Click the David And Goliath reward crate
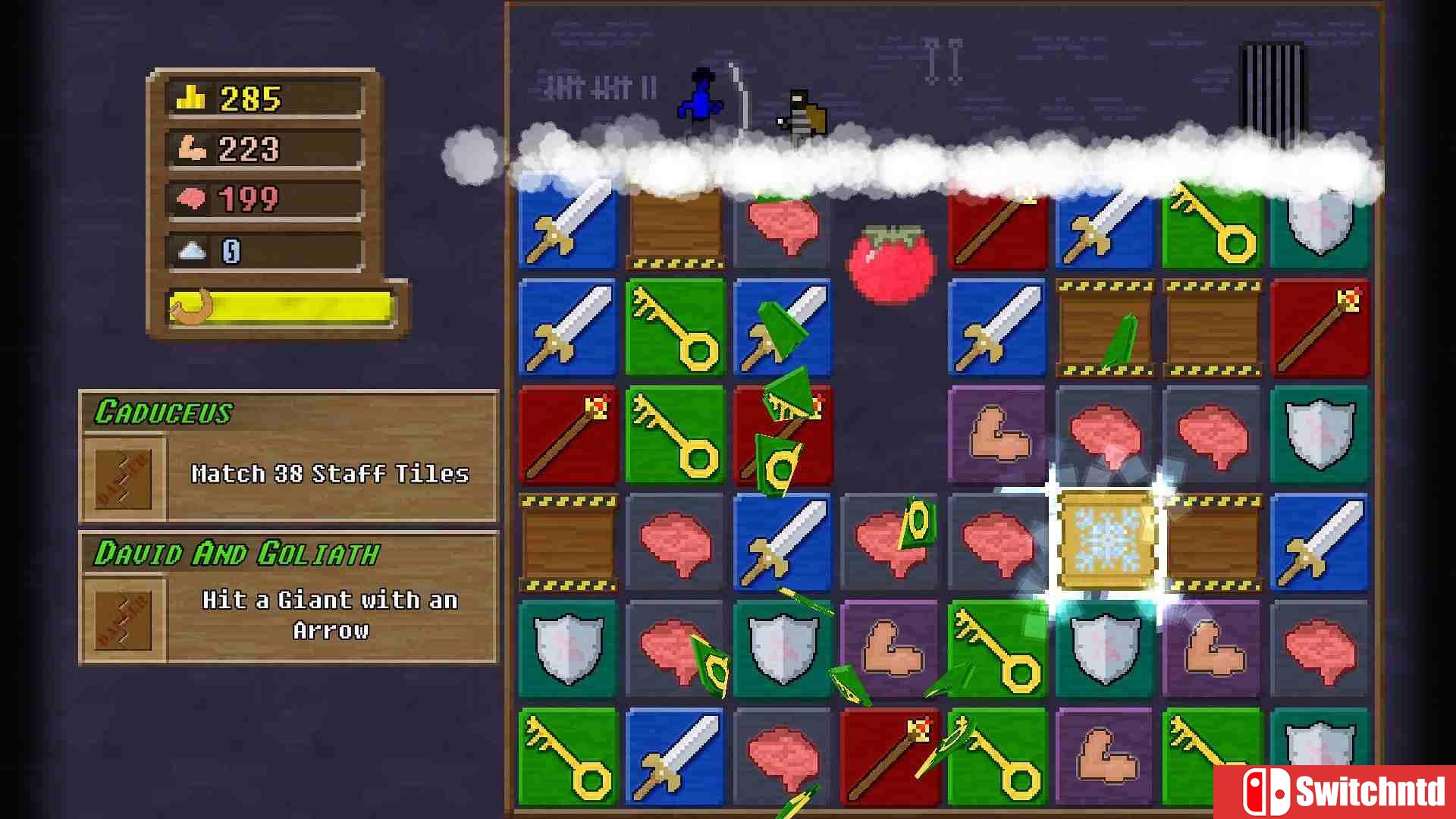The width and height of the screenshot is (1456, 819). pos(121,618)
